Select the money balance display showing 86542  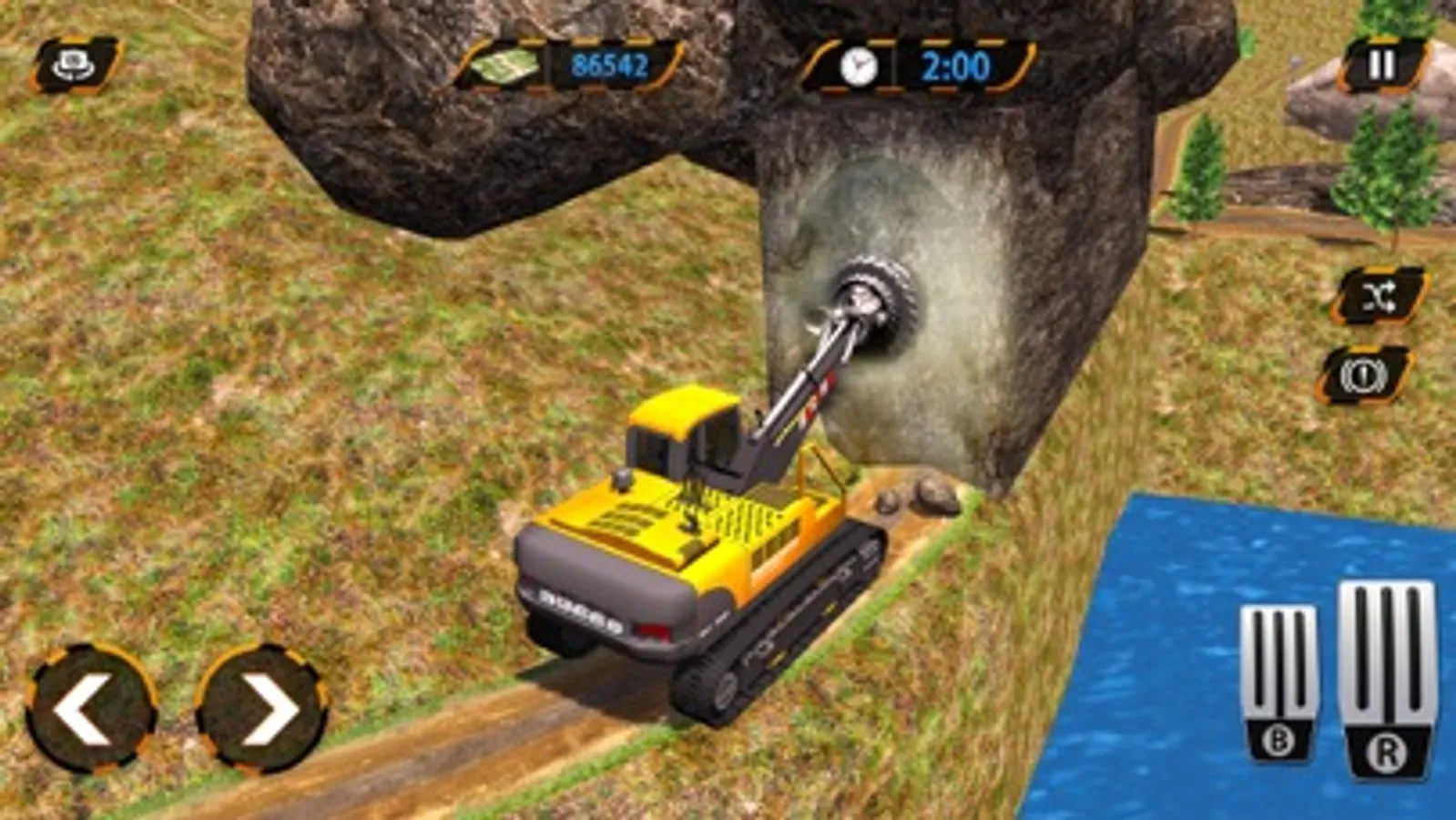pyautogui.click(x=612, y=66)
